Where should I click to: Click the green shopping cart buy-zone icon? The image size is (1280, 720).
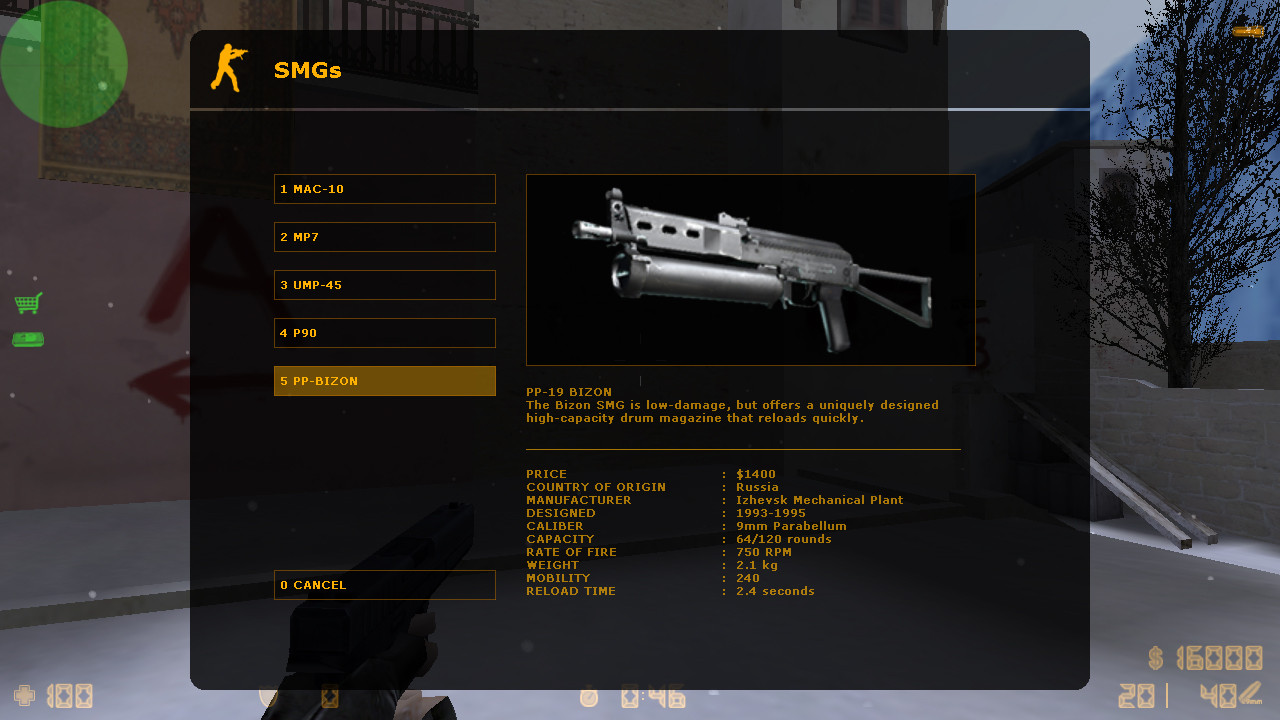click(27, 305)
